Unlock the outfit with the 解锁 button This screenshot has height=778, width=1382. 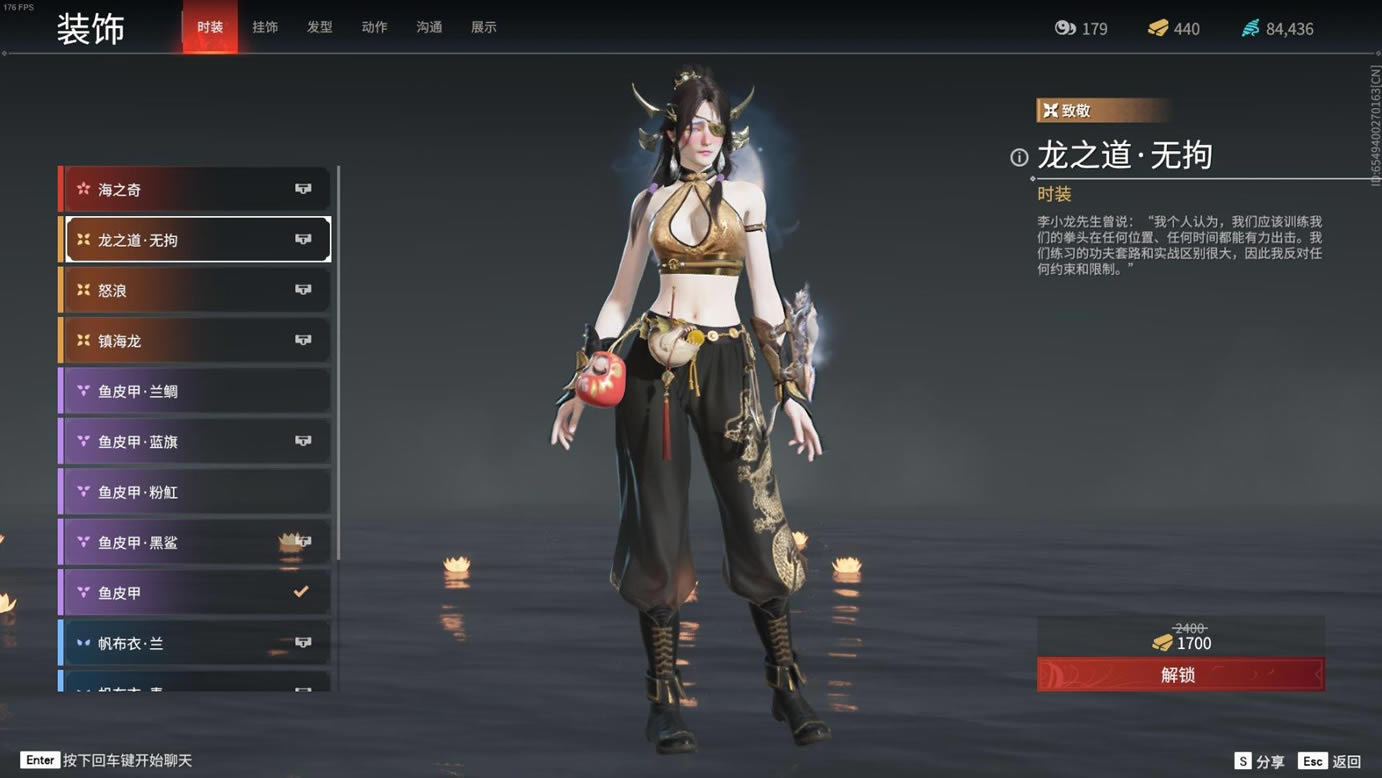1180,675
